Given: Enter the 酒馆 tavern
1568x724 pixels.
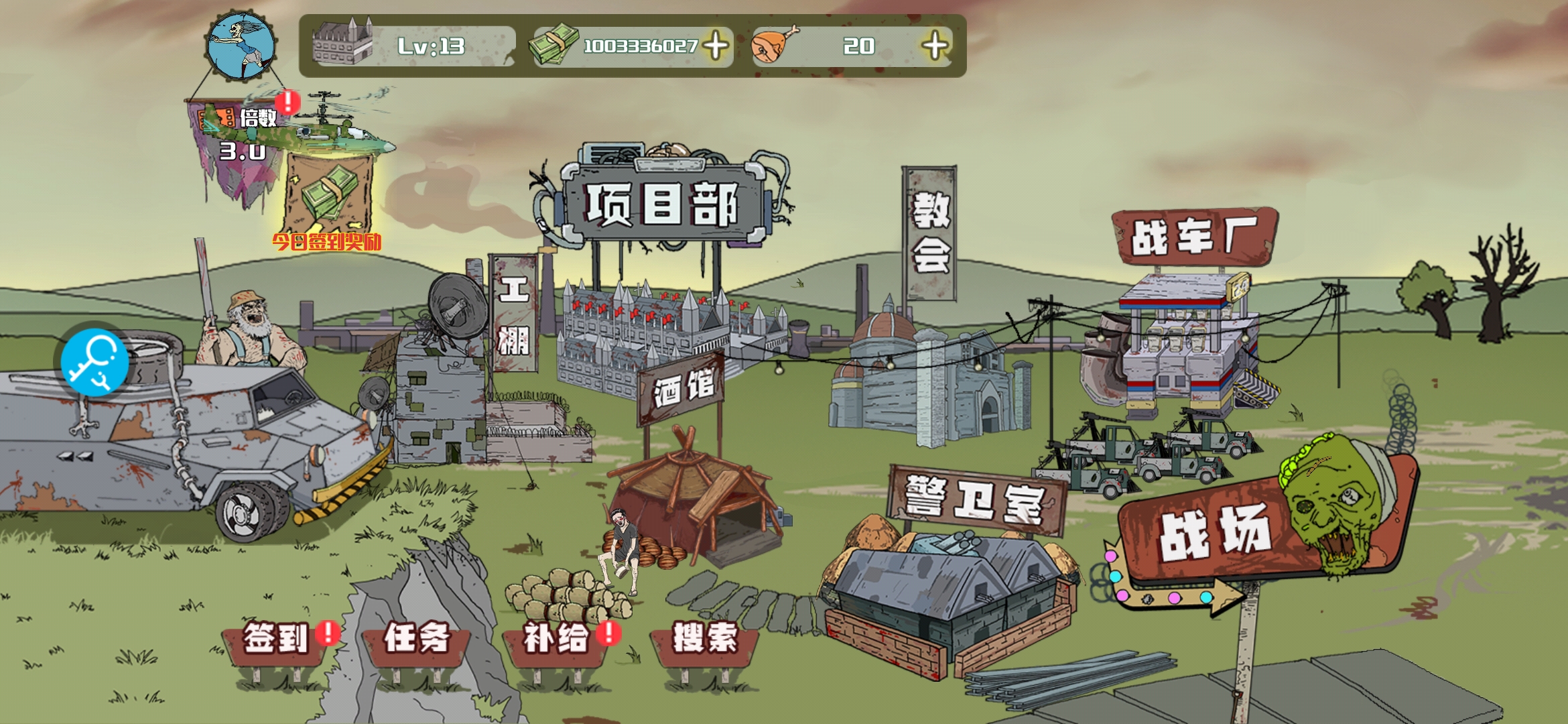Looking at the screenshot, I should 682,388.
